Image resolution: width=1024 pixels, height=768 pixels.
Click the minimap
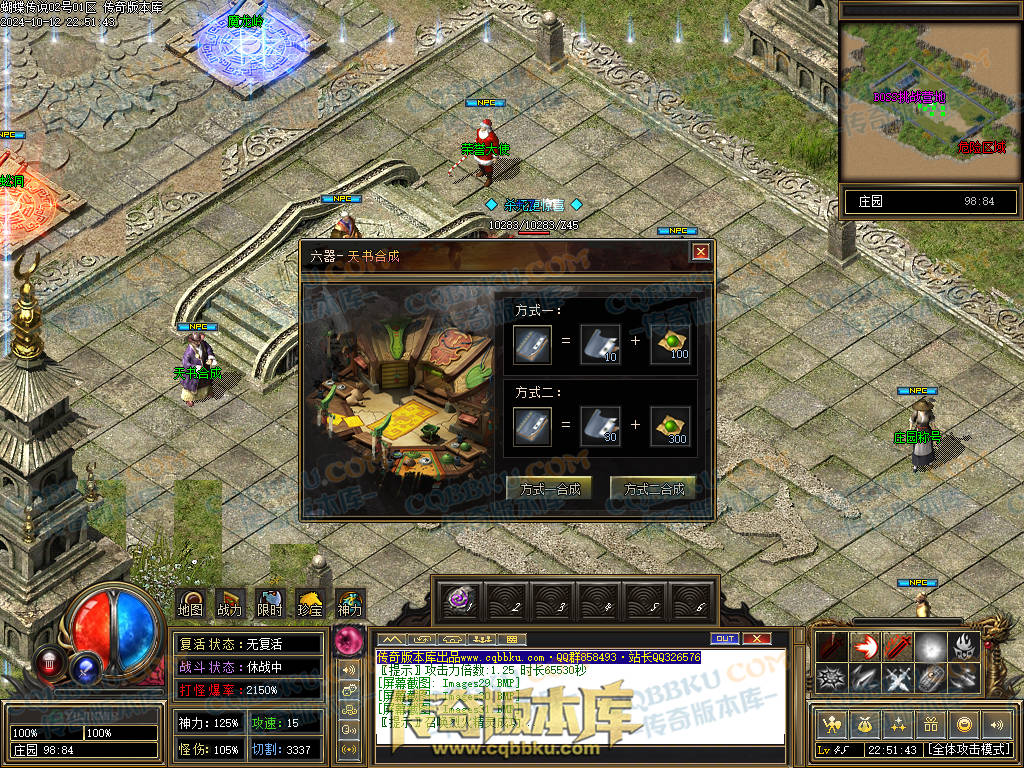coord(930,100)
